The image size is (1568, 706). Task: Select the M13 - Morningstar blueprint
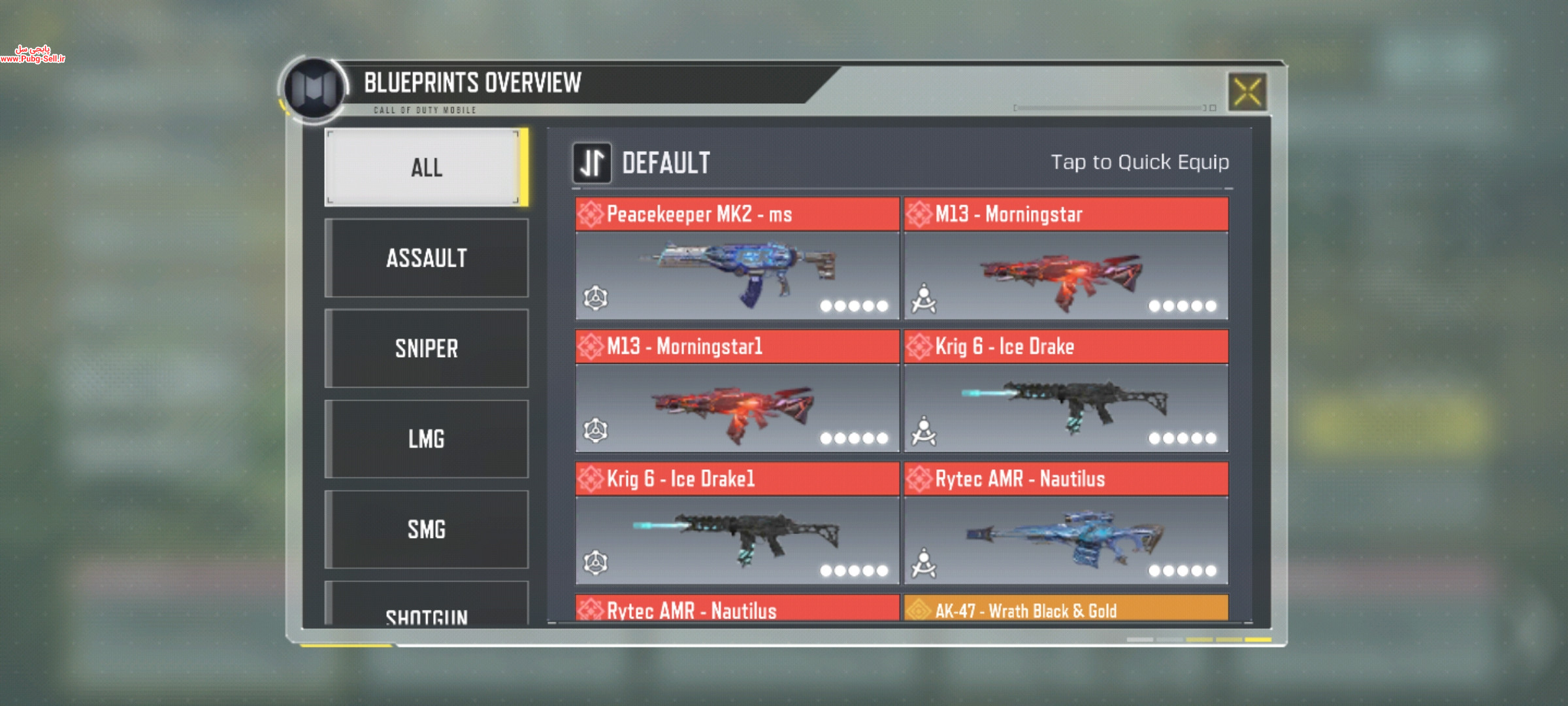[x=1066, y=259]
